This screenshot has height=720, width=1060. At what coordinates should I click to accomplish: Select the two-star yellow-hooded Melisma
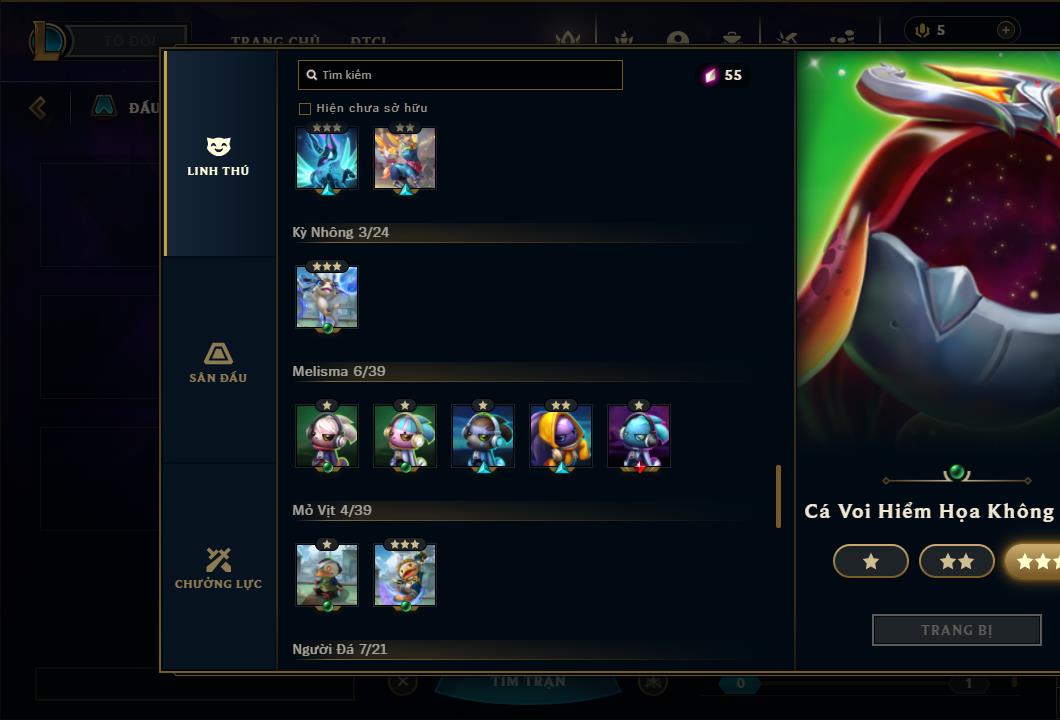point(561,436)
